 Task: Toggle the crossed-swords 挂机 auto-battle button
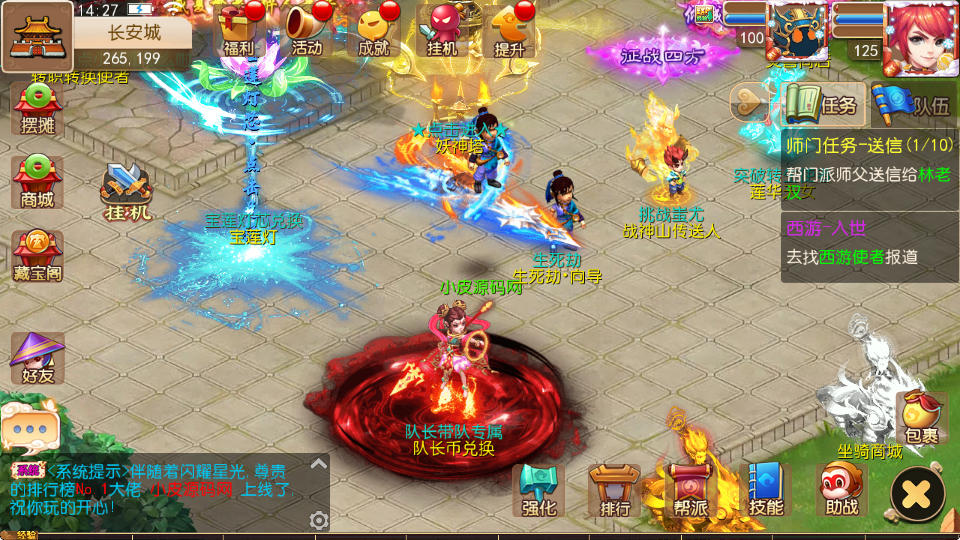point(127,190)
